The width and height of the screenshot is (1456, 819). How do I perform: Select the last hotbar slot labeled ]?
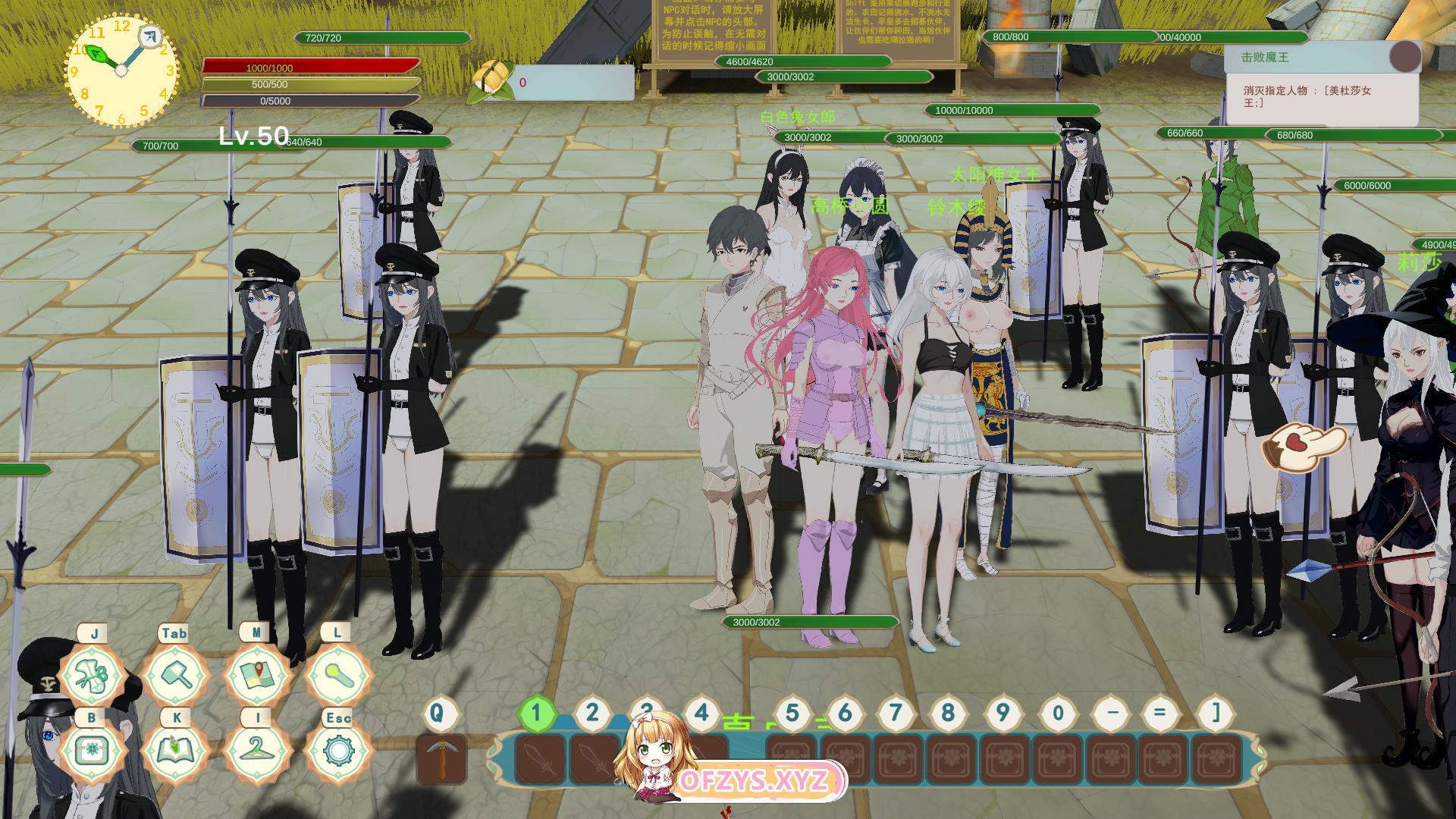coord(1216,758)
